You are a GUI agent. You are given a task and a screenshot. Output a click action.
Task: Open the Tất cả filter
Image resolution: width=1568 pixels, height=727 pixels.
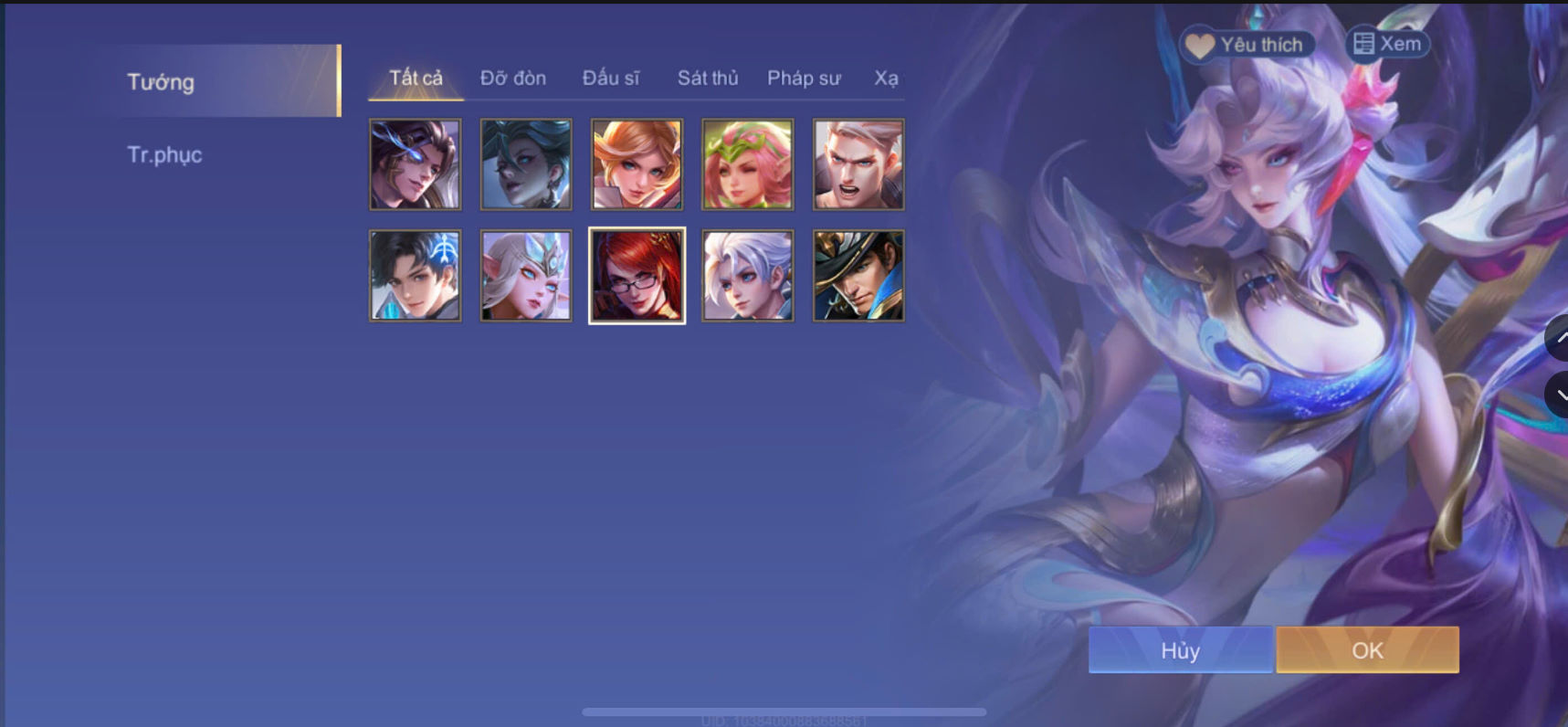coord(415,79)
